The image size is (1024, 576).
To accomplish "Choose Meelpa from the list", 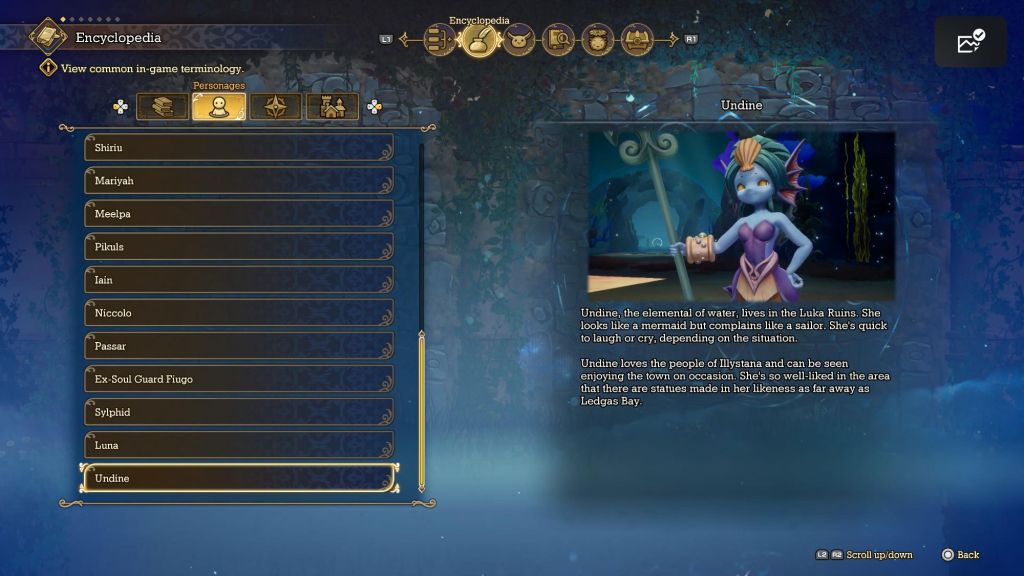I will click(238, 214).
